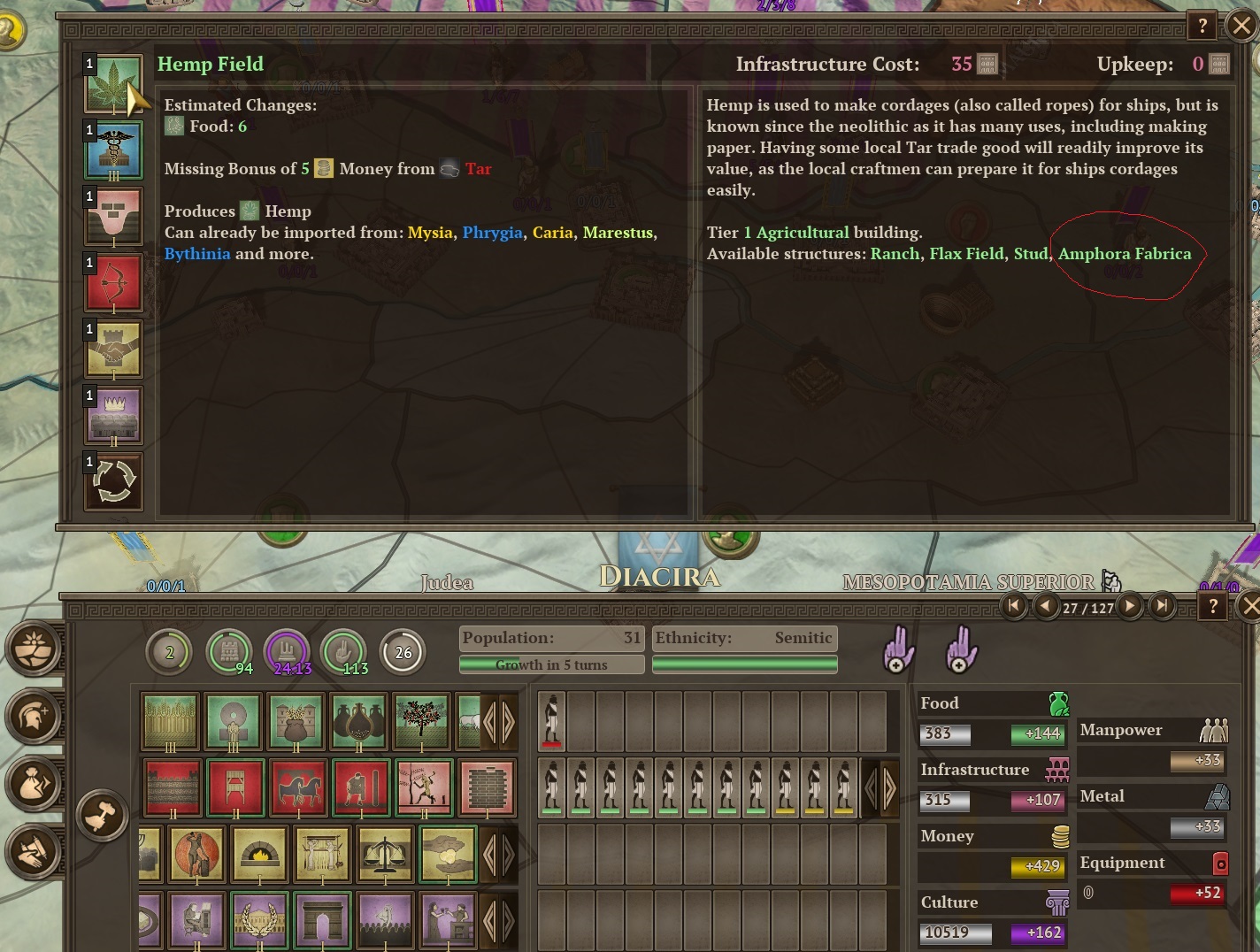Open the Mysia import link
Screen dimensions: 1260x952
pyautogui.click(x=429, y=233)
